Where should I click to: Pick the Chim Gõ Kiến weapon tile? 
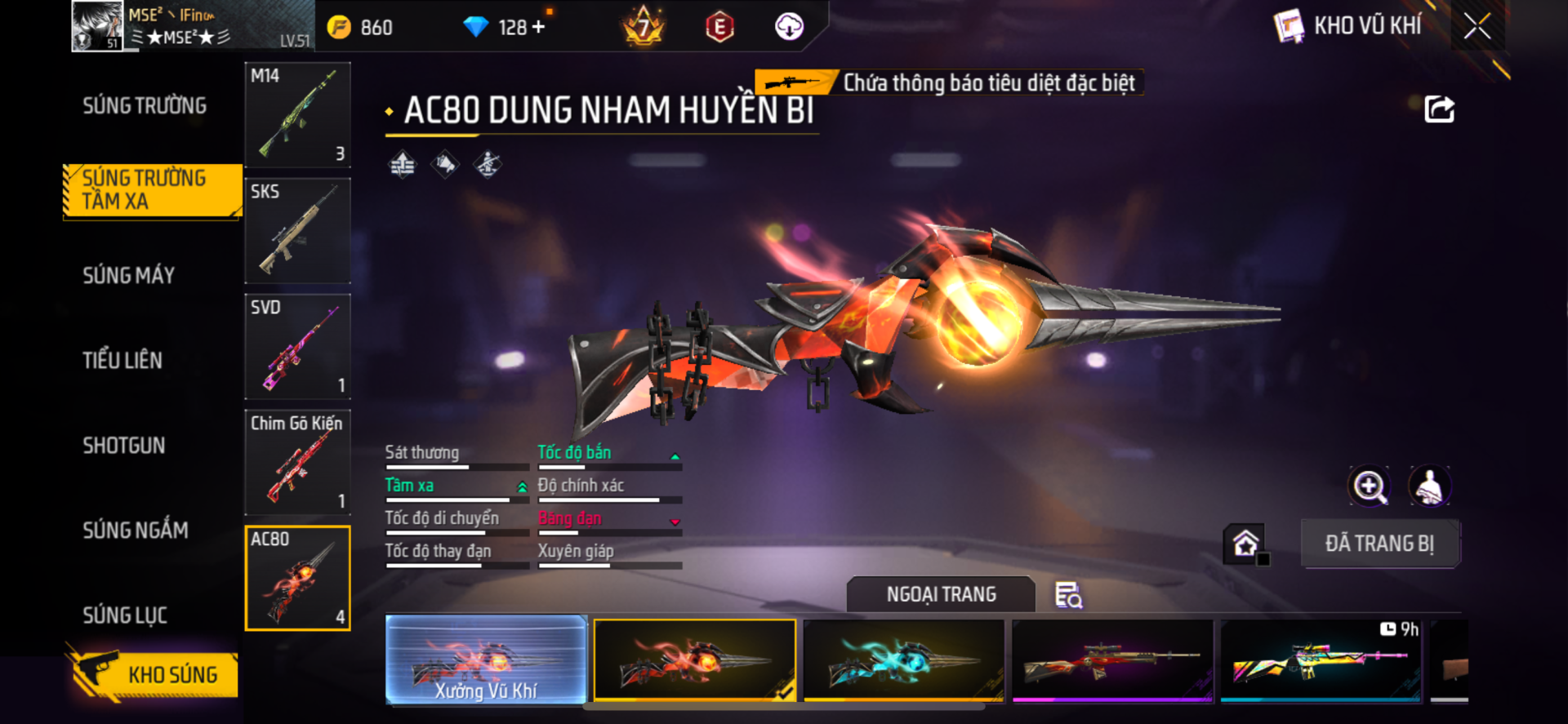[x=298, y=462]
